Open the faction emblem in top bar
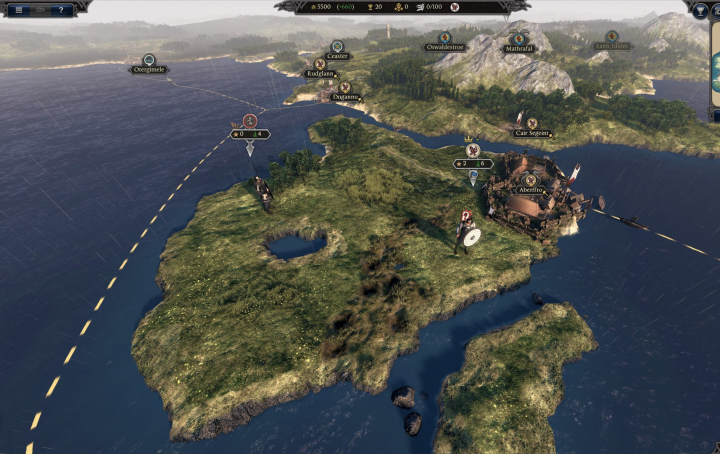 click(455, 7)
